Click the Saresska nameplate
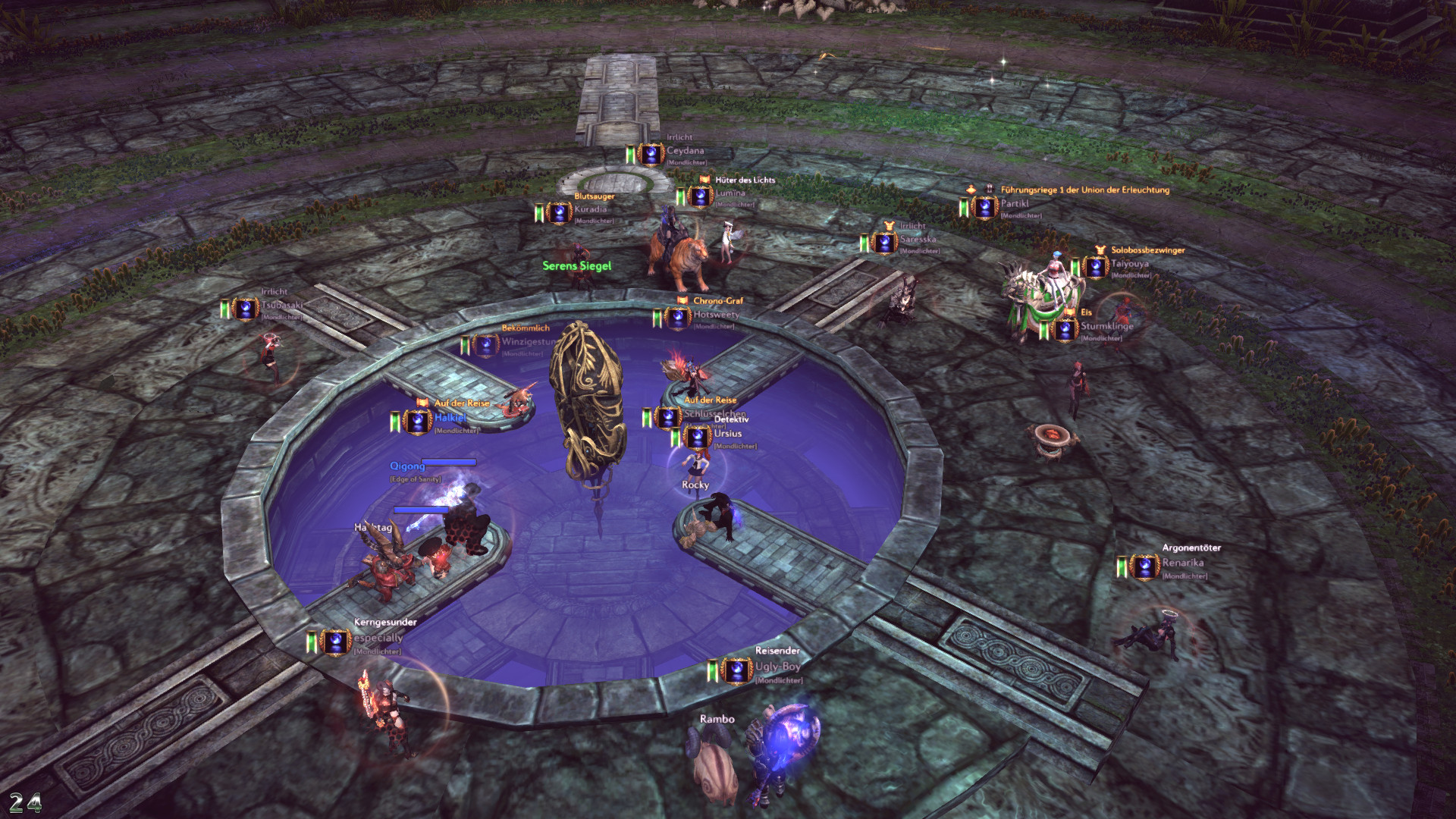This screenshot has width=1456, height=819. point(918,240)
